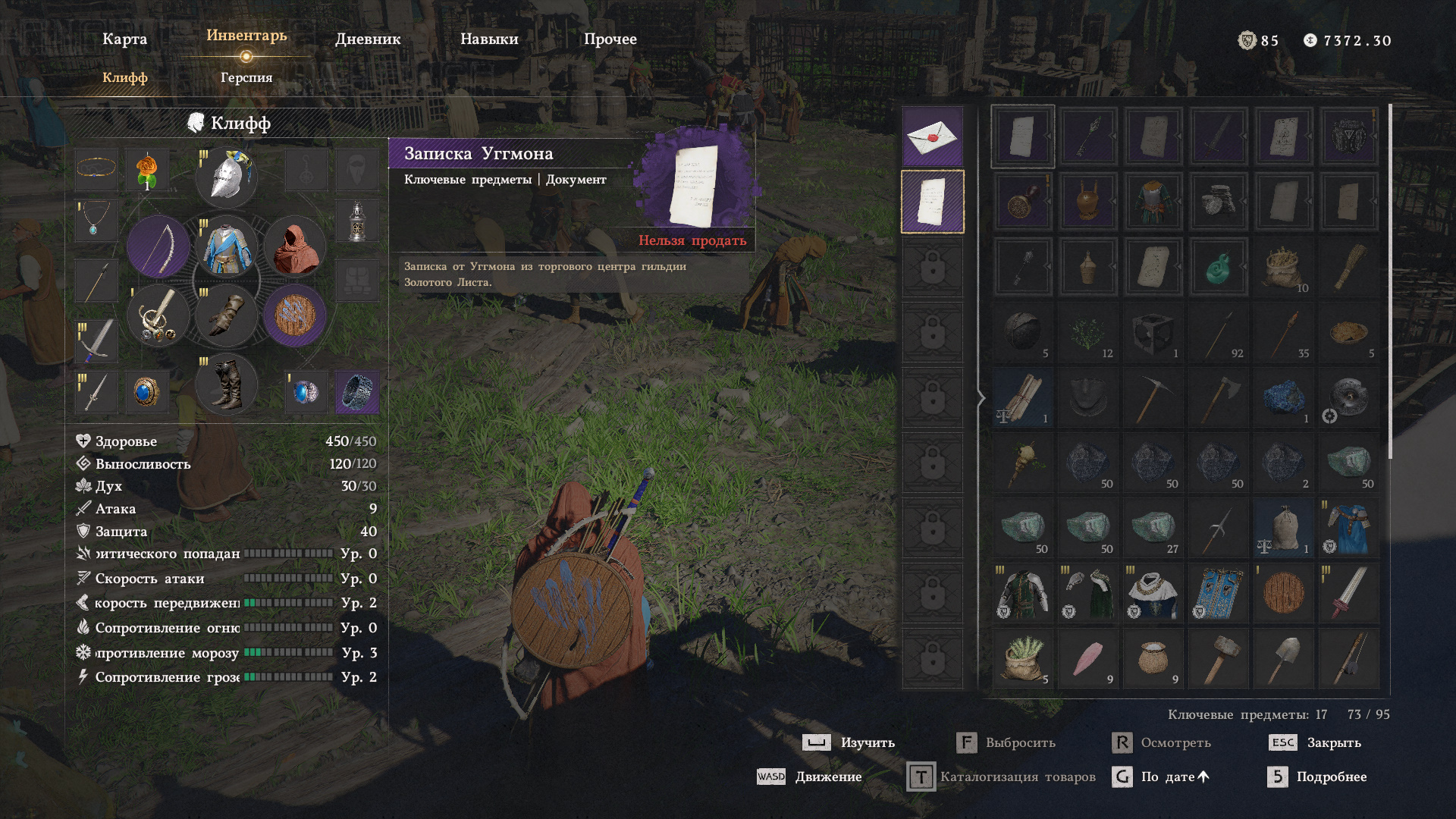
Task: Click the felling axe inventory slot
Action: click(1218, 397)
